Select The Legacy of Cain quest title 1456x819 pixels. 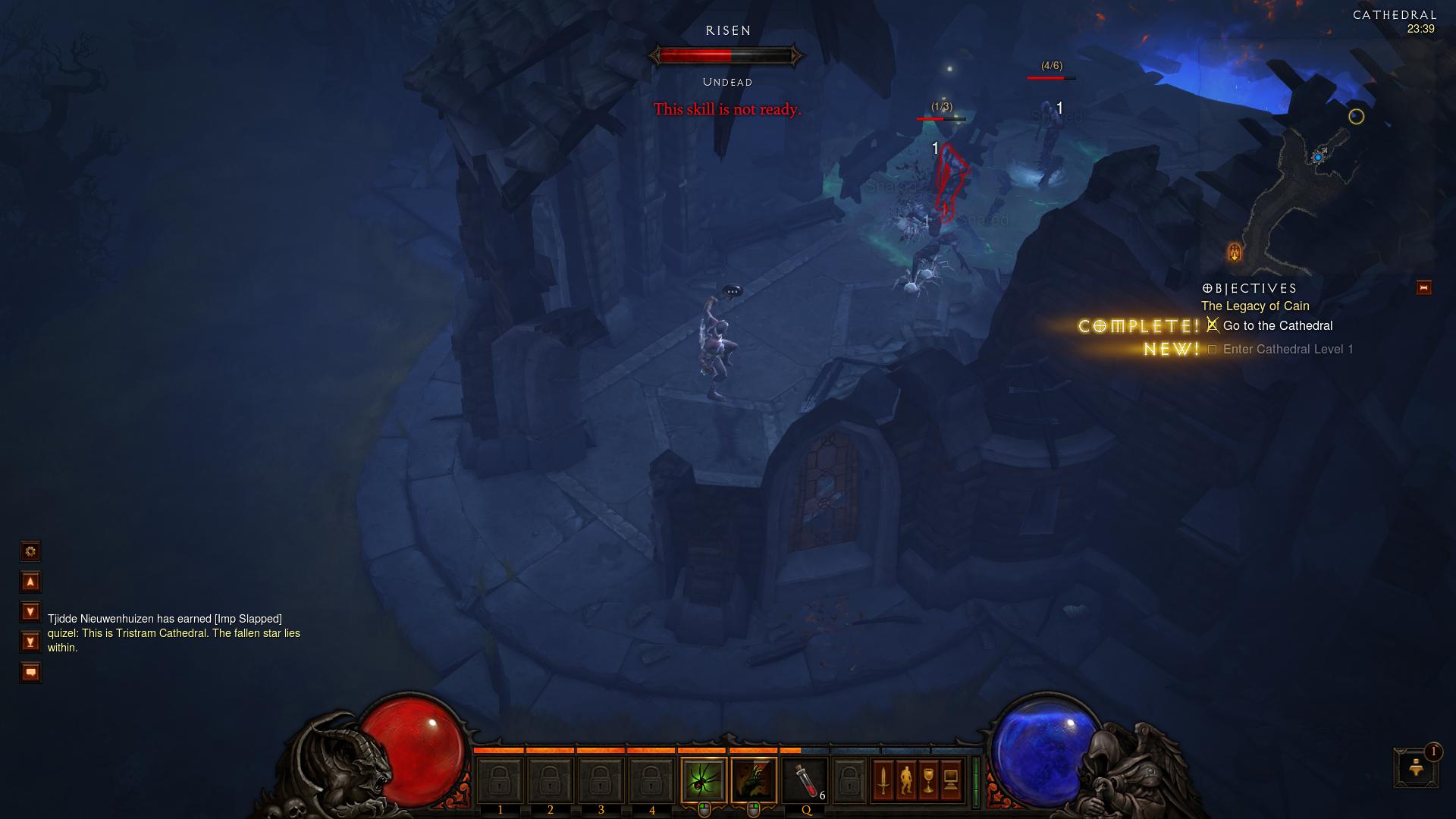[x=1255, y=306]
